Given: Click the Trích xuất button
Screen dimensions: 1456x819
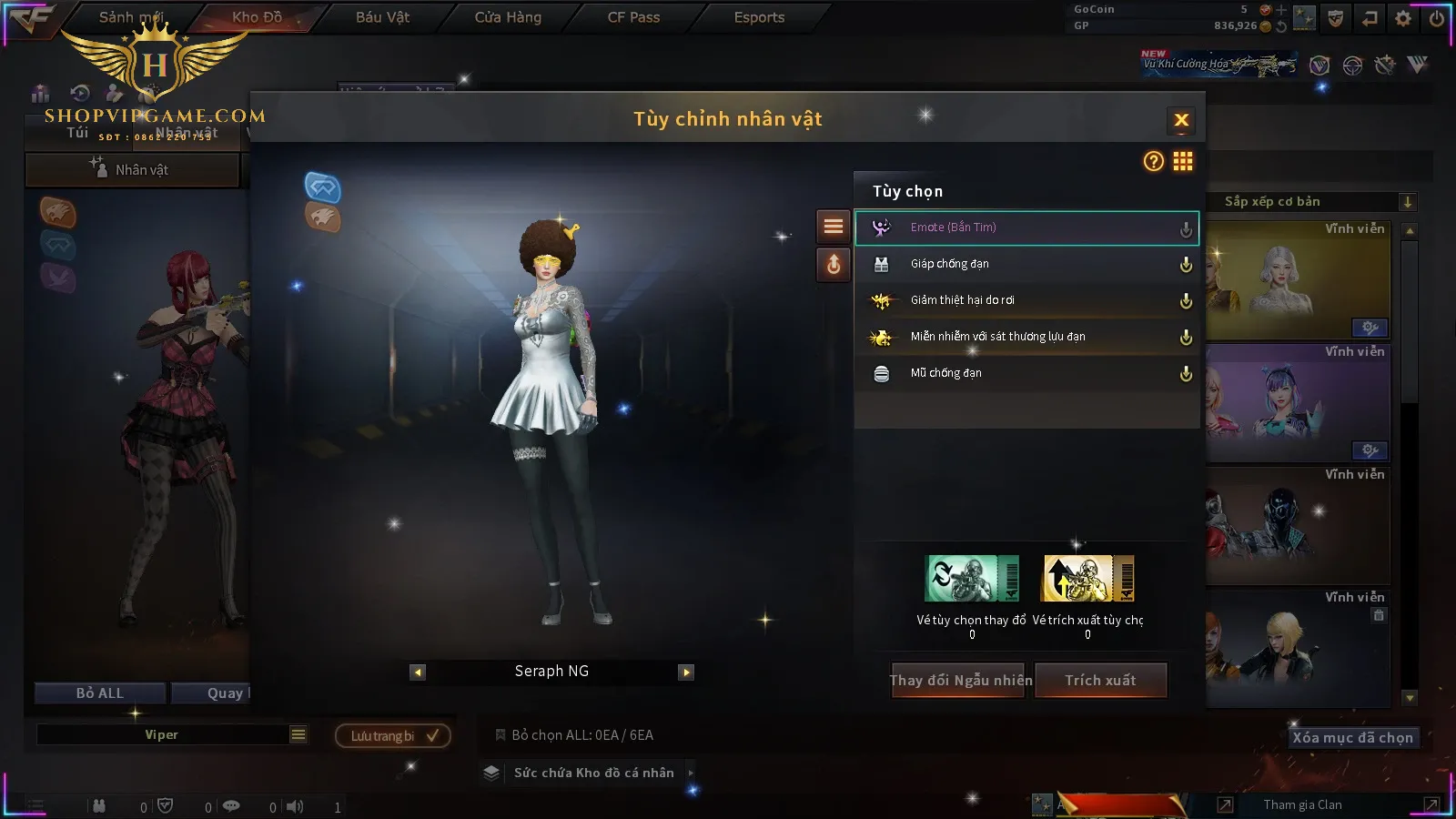Looking at the screenshot, I should tap(1100, 681).
